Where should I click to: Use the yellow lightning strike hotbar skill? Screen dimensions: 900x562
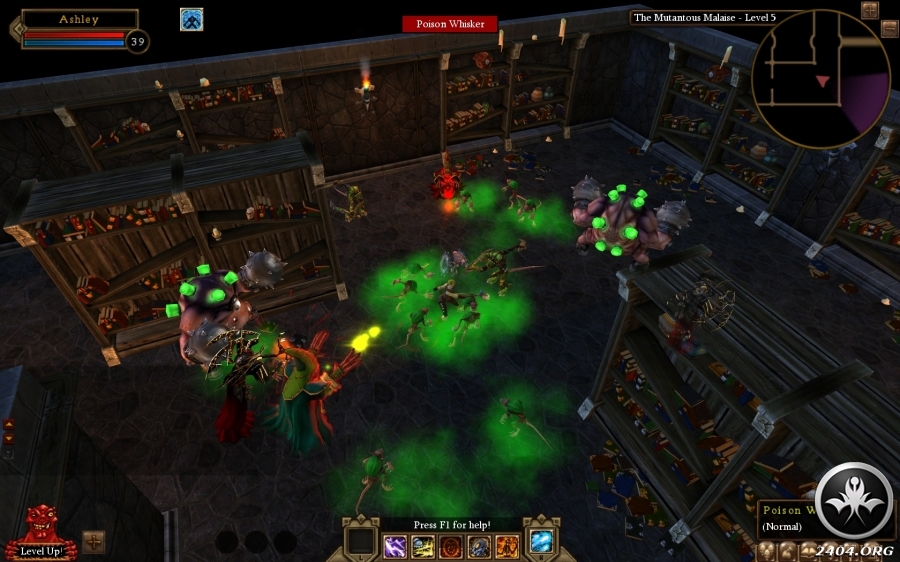(x=423, y=546)
